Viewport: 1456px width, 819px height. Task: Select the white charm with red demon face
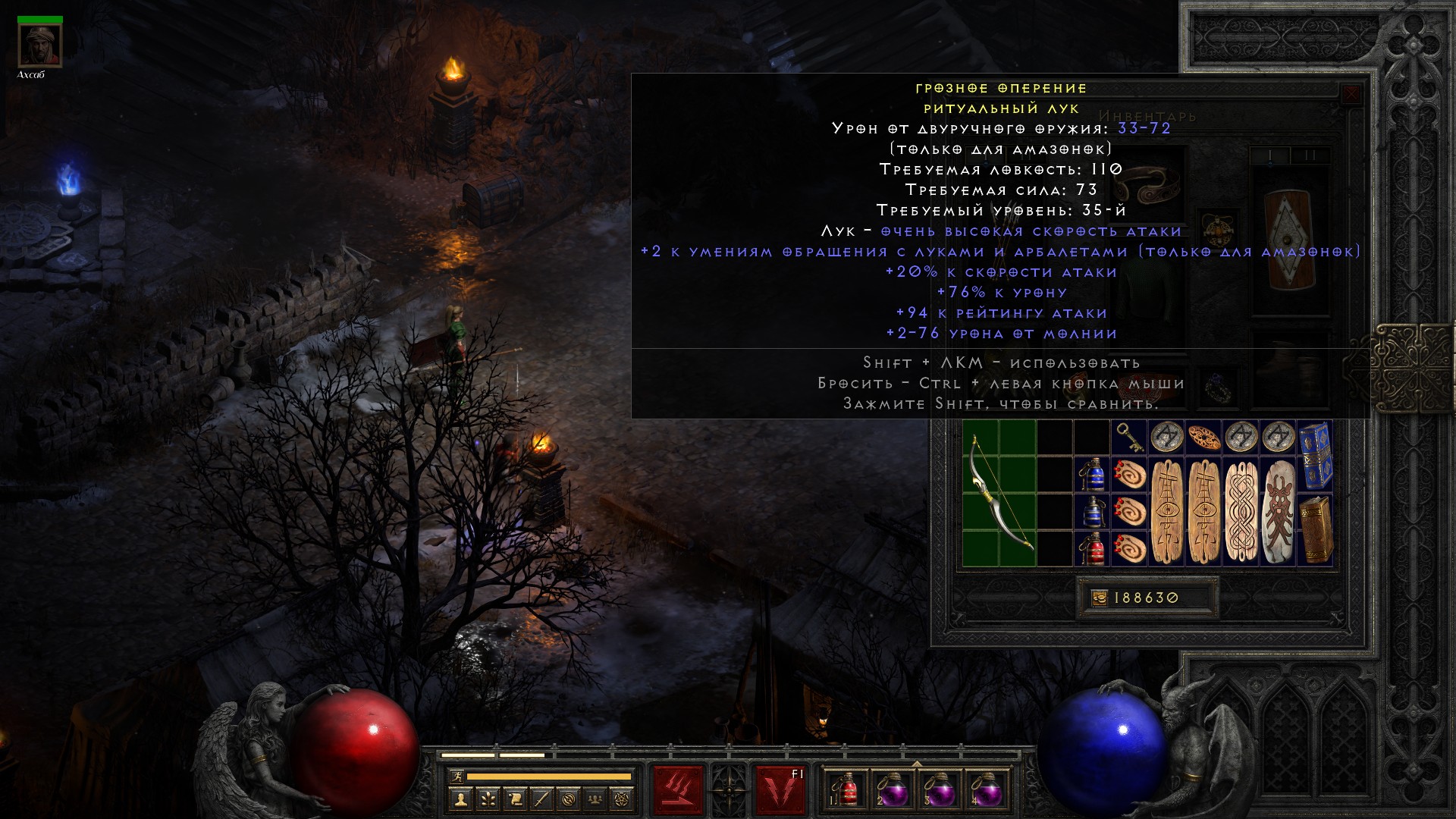coord(1278,511)
